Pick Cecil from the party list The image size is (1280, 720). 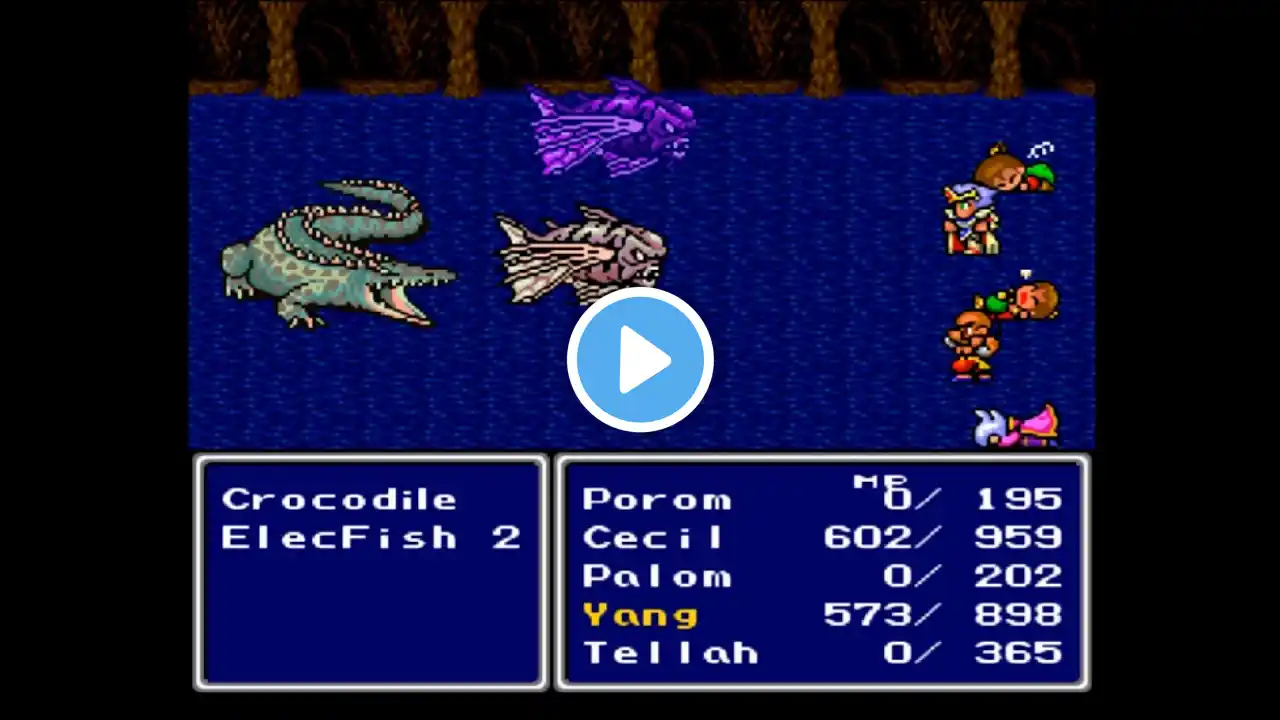653,538
